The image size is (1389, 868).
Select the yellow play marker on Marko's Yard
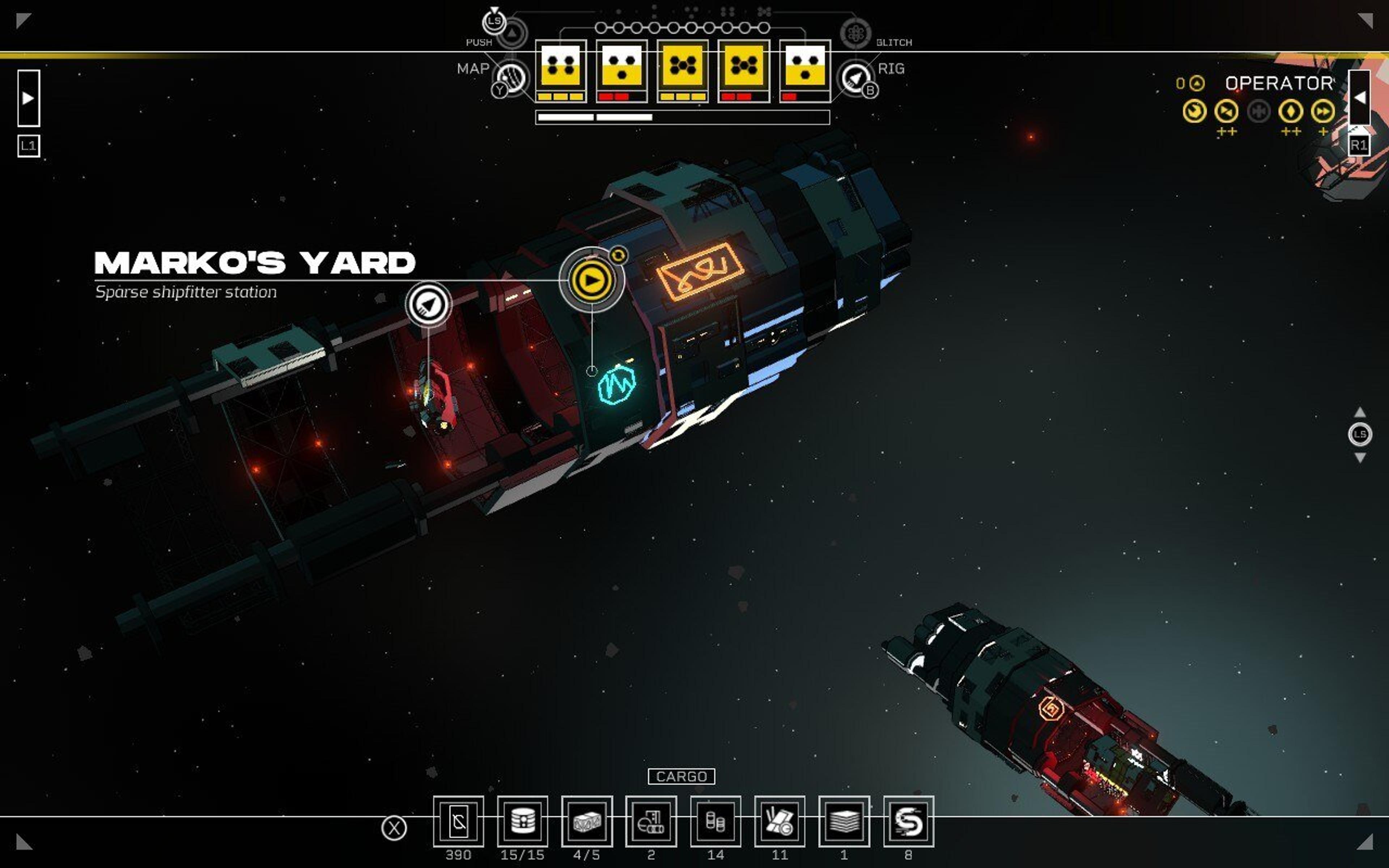pos(591,280)
